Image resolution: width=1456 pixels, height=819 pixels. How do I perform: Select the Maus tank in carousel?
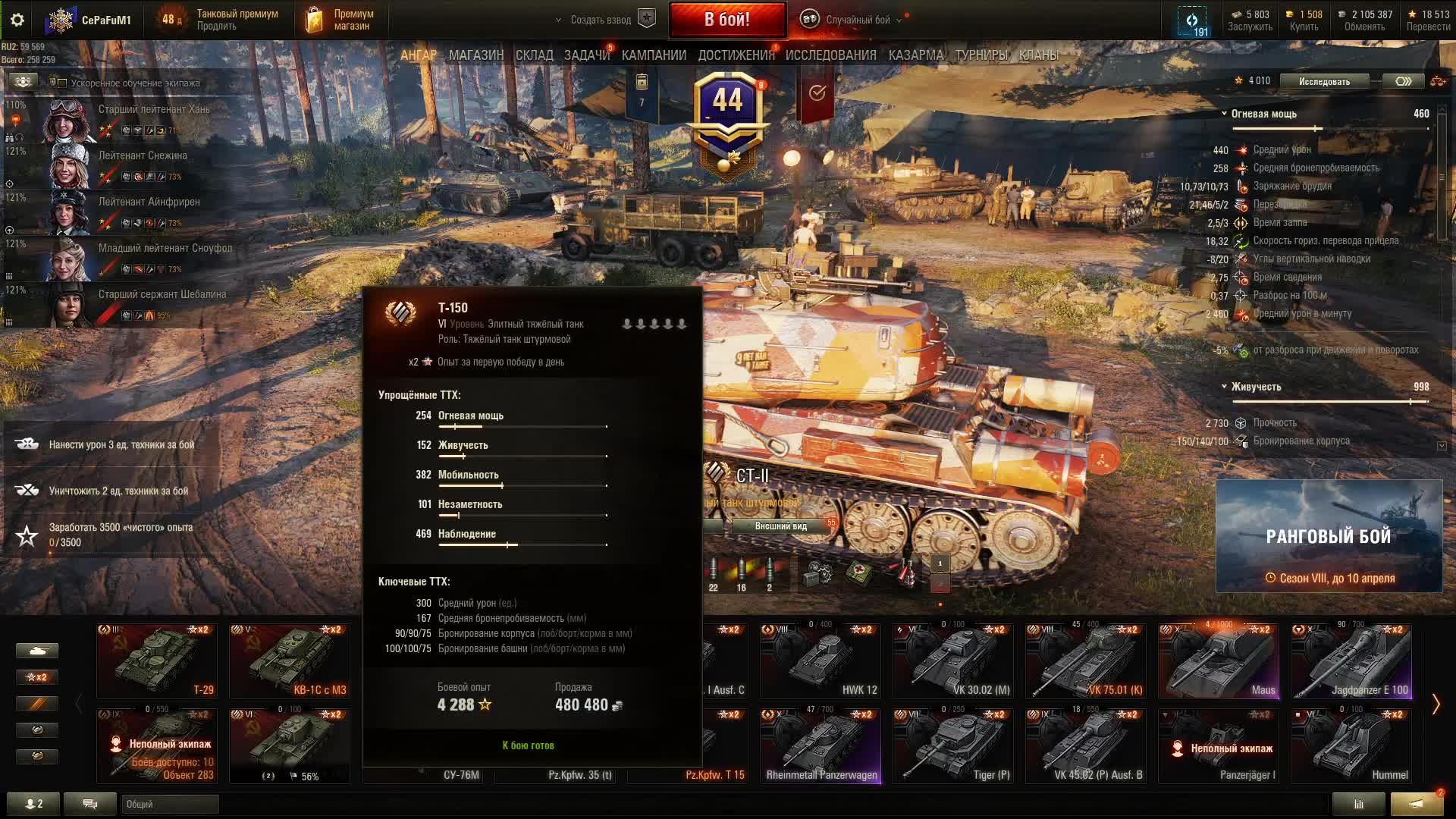point(1218,660)
